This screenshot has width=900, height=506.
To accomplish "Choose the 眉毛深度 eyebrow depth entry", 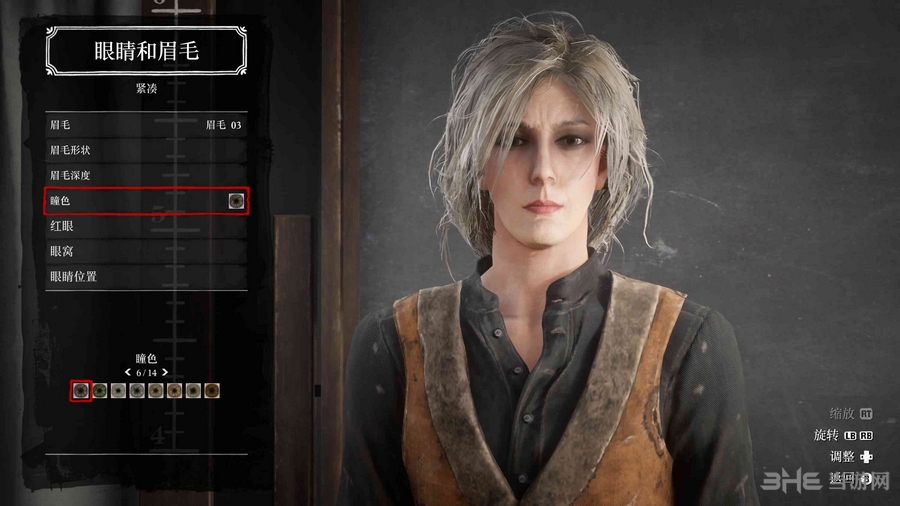I will click(x=146, y=175).
